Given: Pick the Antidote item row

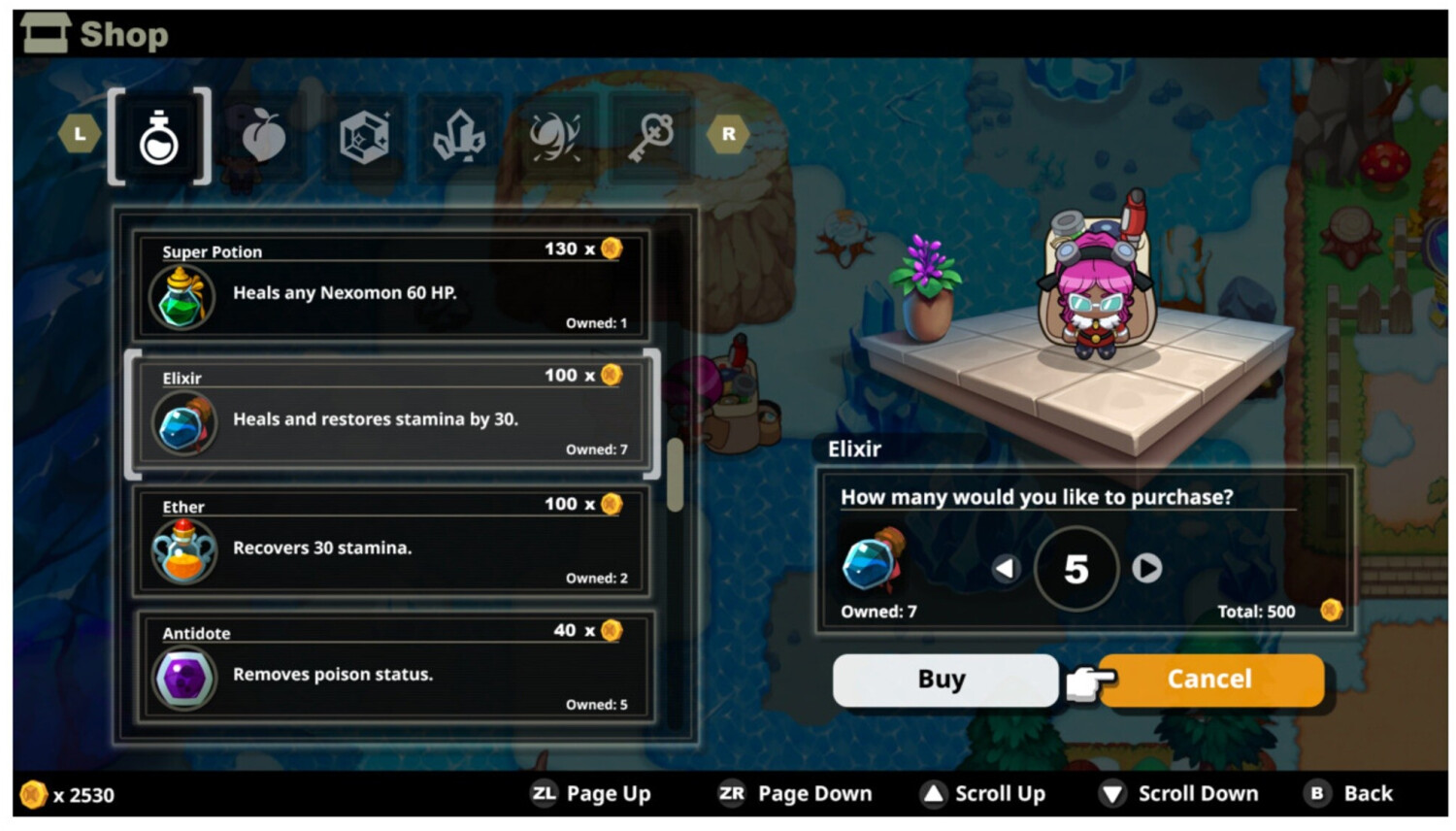Looking at the screenshot, I should (391, 668).
